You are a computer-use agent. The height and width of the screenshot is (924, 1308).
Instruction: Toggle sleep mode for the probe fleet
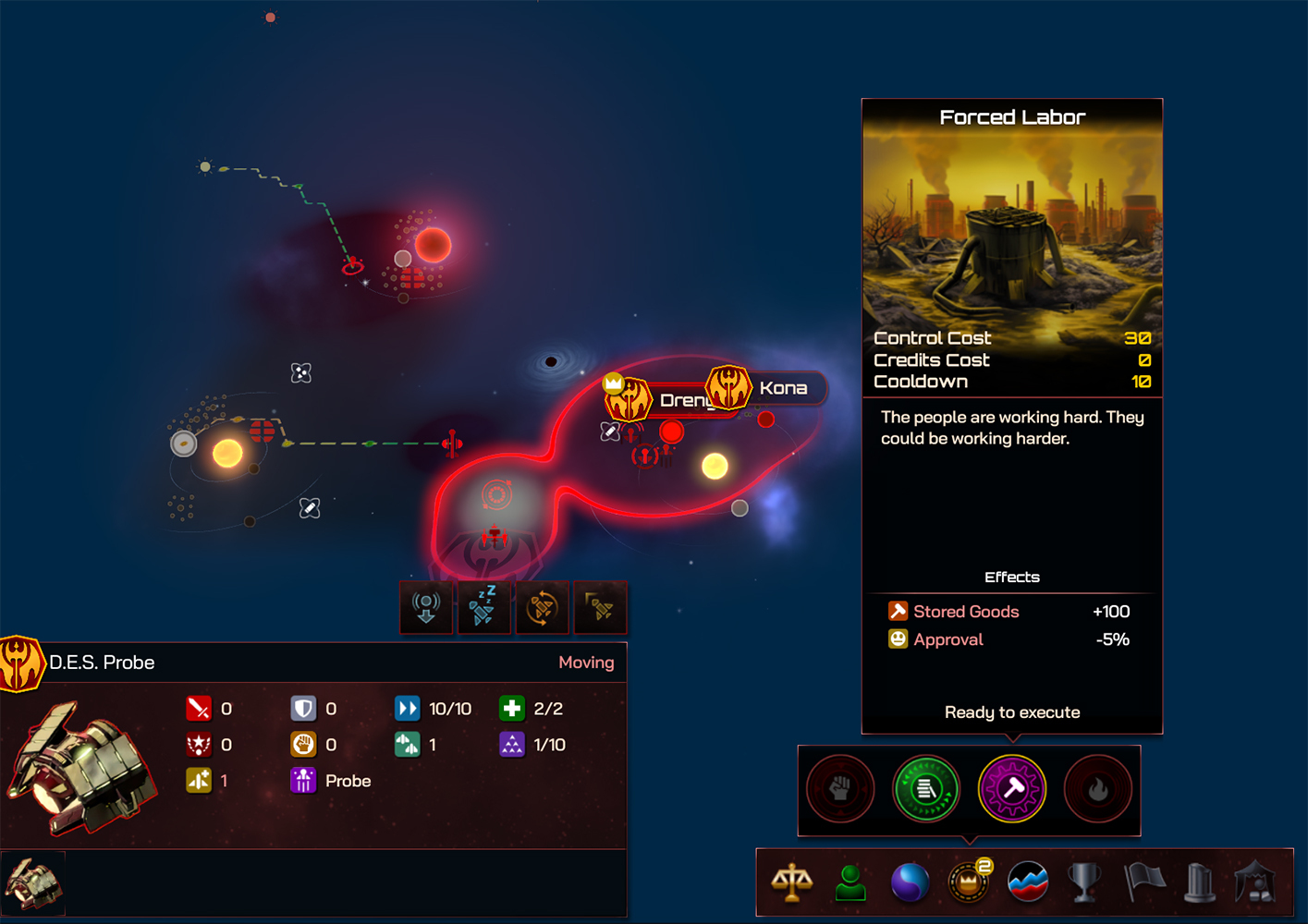coord(484,607)
